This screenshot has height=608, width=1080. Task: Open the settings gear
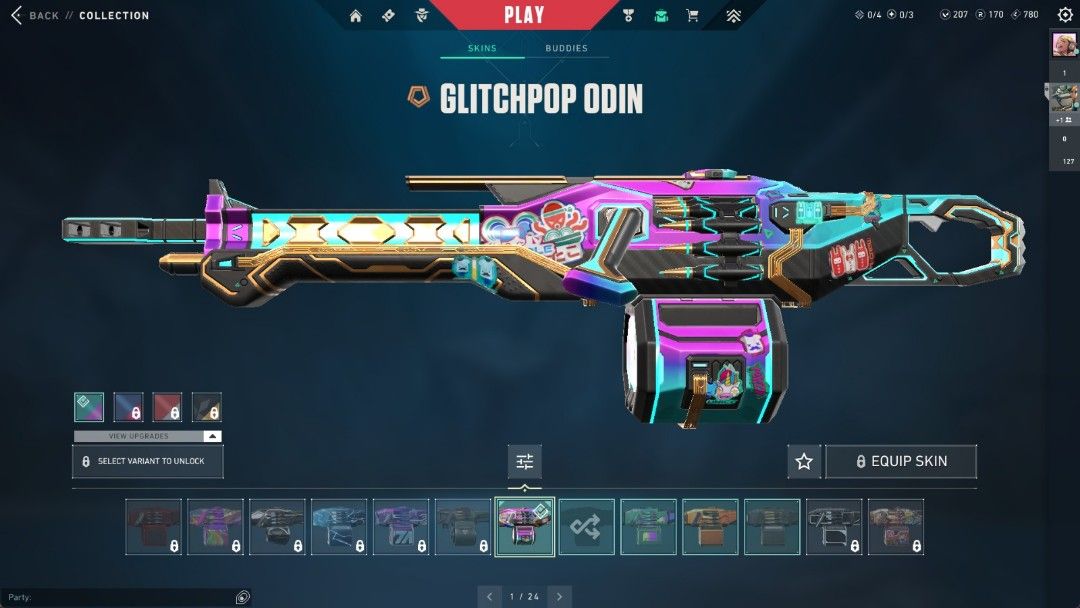(x=1065, y=16)
